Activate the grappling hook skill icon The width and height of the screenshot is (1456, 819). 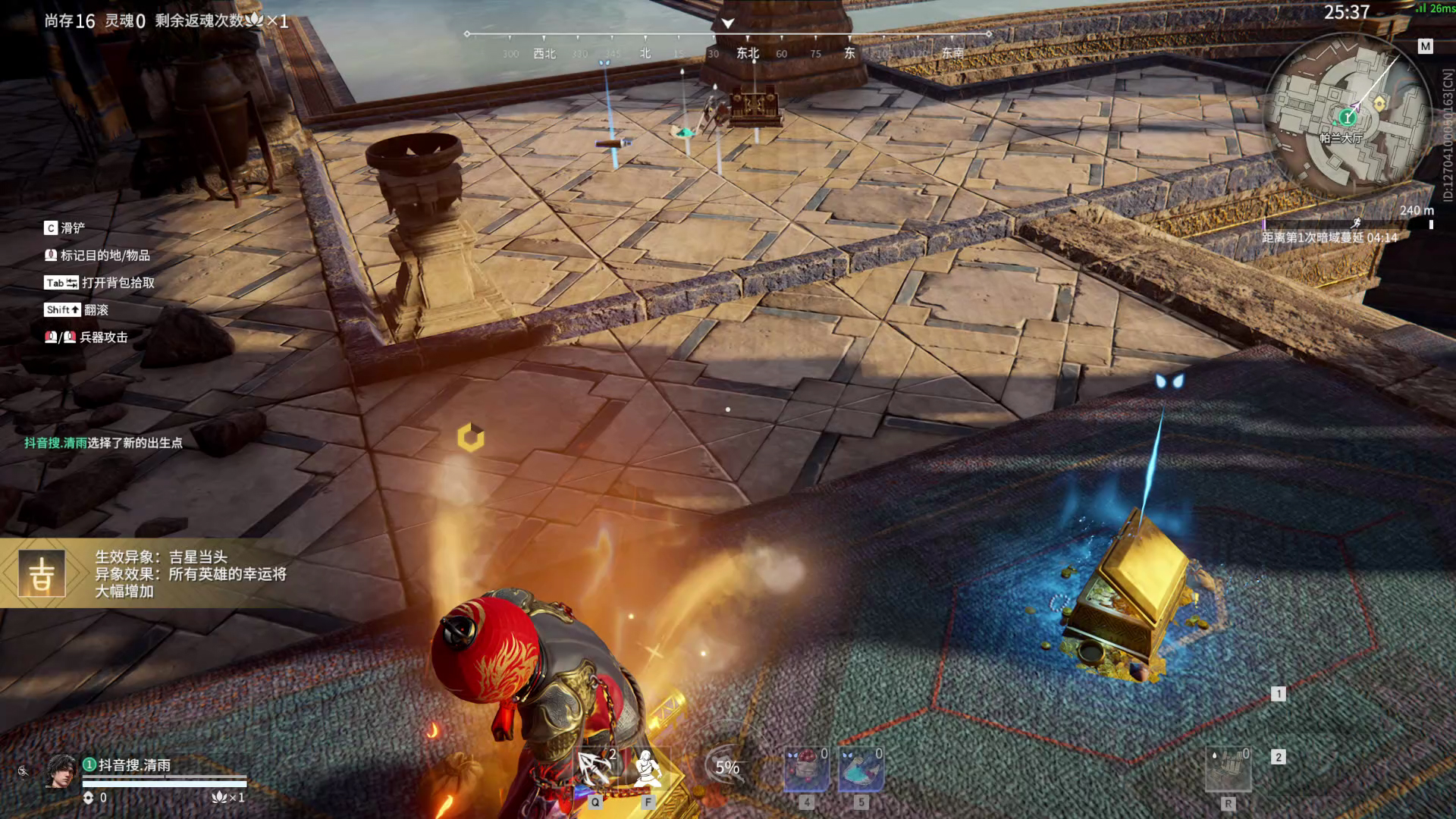tap(595, 770)
